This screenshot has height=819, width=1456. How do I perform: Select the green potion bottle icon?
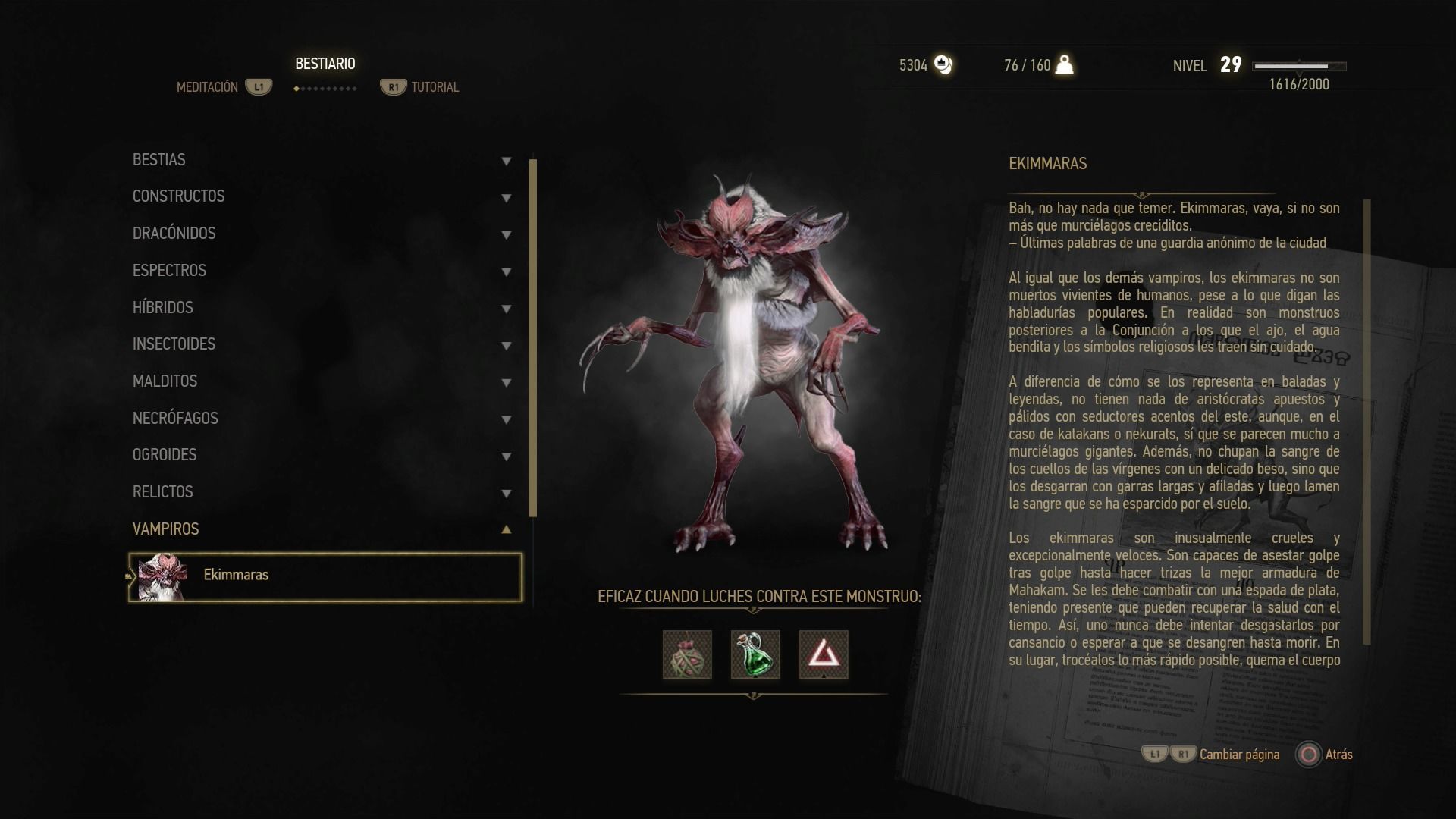pyautogui.click(x=755, y=655)
